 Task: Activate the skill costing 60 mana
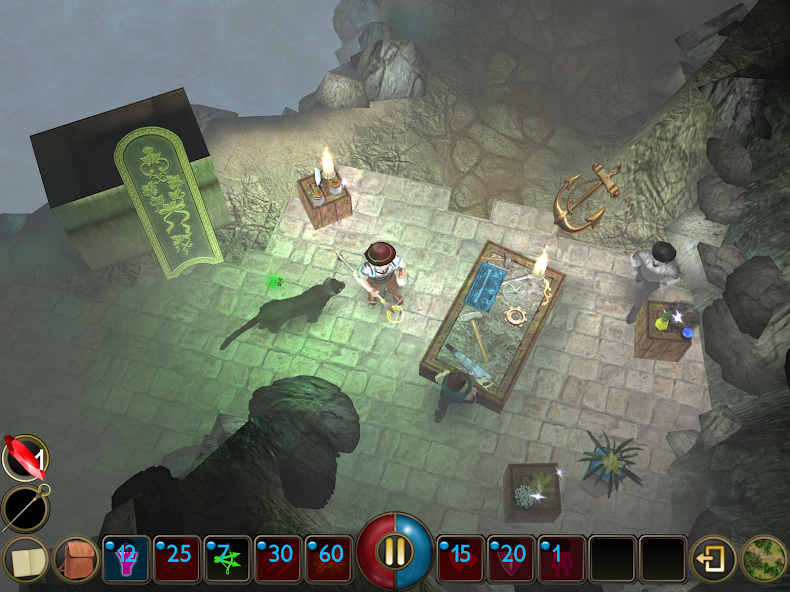[x=330, y=559]
